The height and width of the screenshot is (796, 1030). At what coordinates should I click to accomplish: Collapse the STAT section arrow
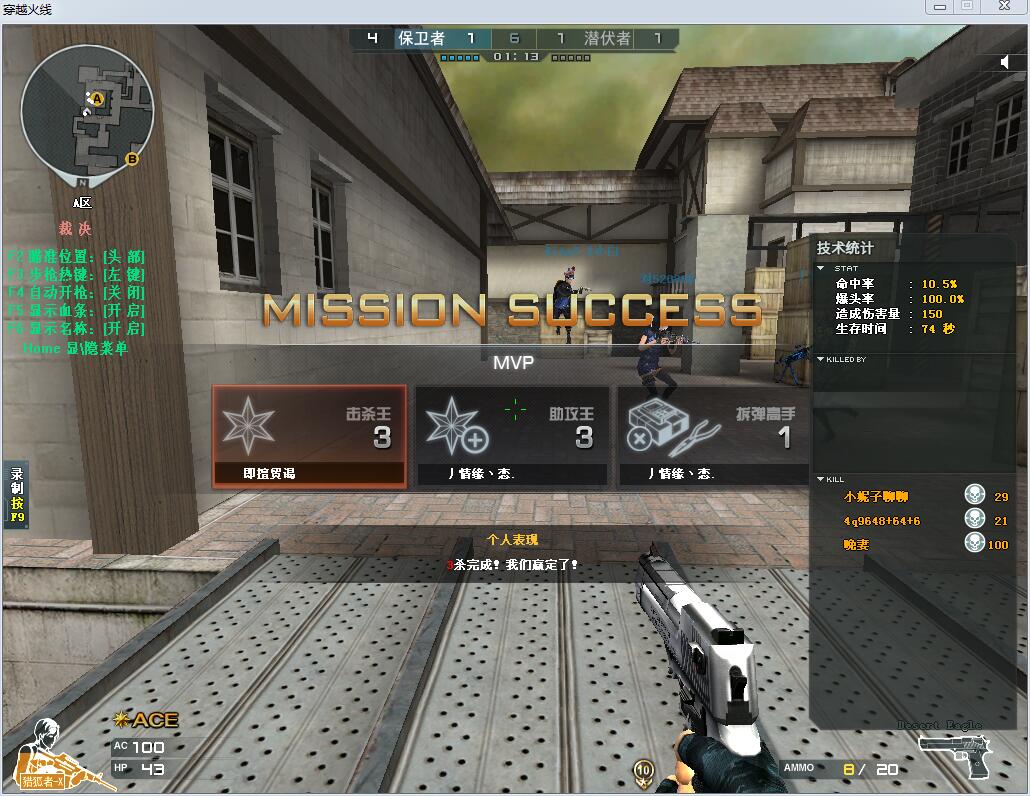pyautogui.click(x=821, y=268)
